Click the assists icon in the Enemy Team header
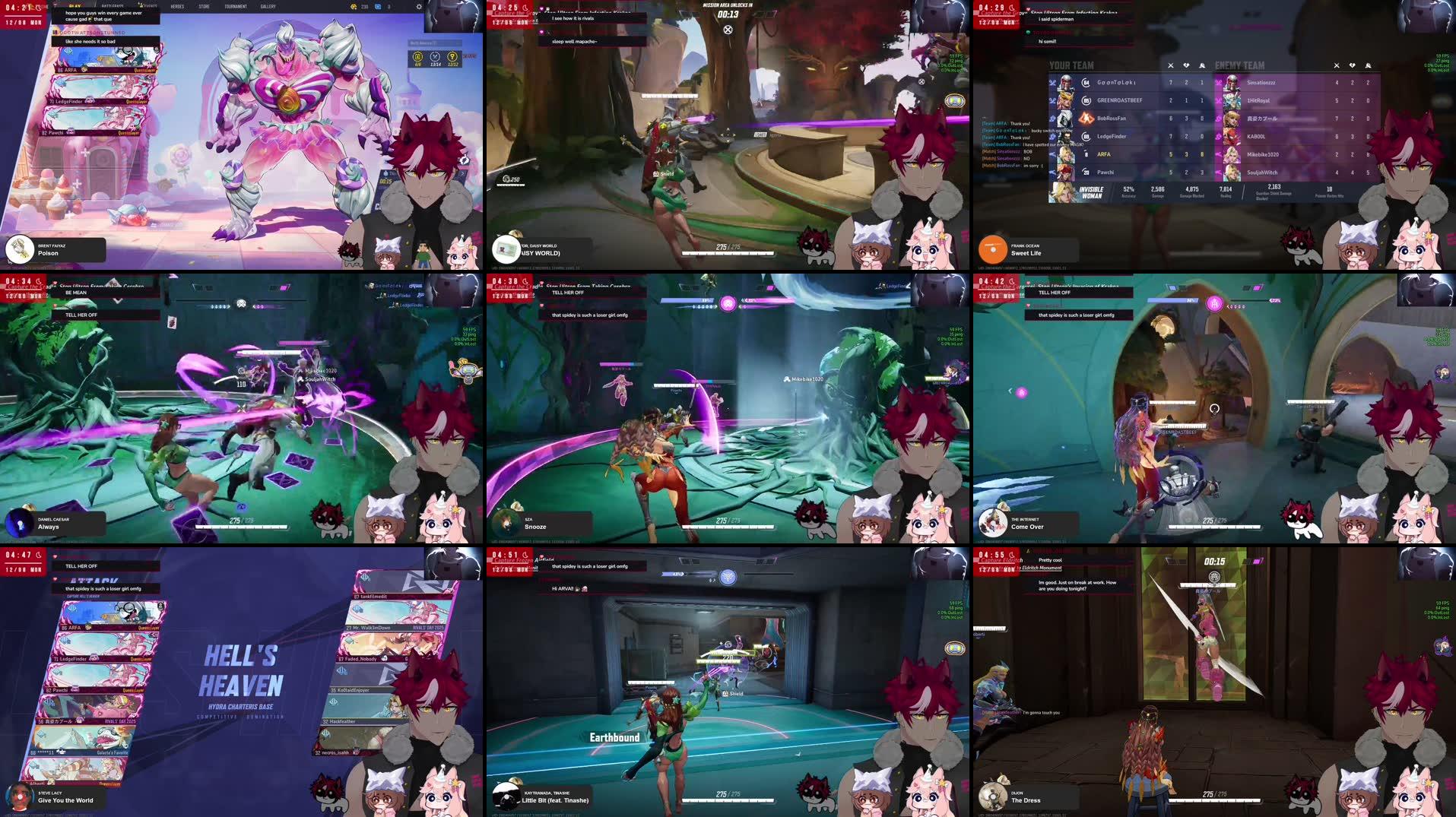This screenshot has width=1456, height=817. point(1367,65)
